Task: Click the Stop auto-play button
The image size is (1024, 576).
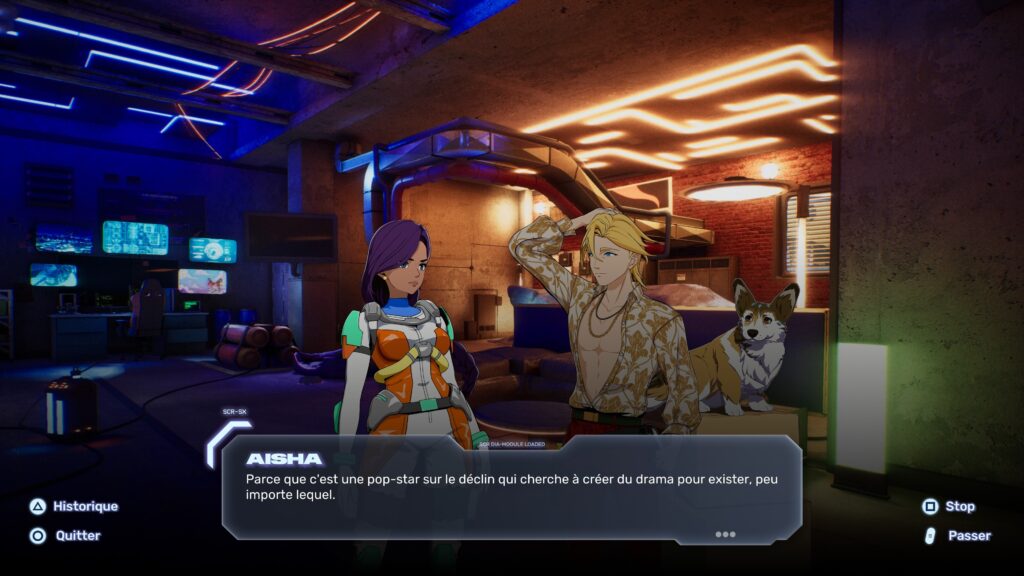Action: [948, 506]
